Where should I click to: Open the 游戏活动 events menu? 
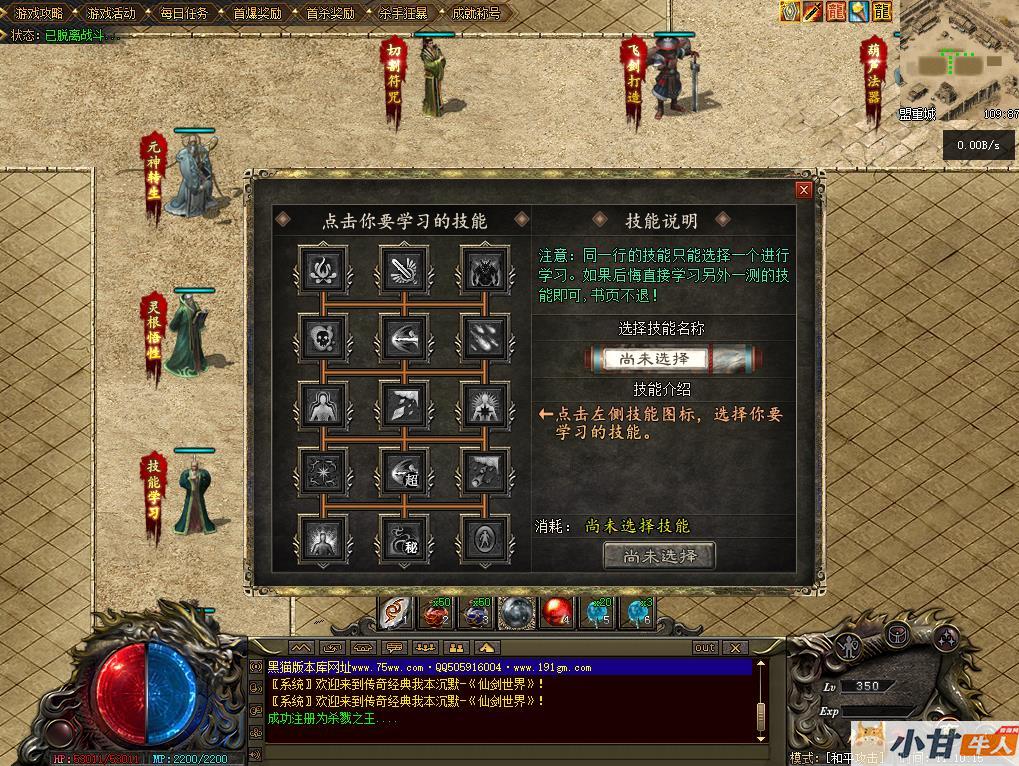[111, 13]
